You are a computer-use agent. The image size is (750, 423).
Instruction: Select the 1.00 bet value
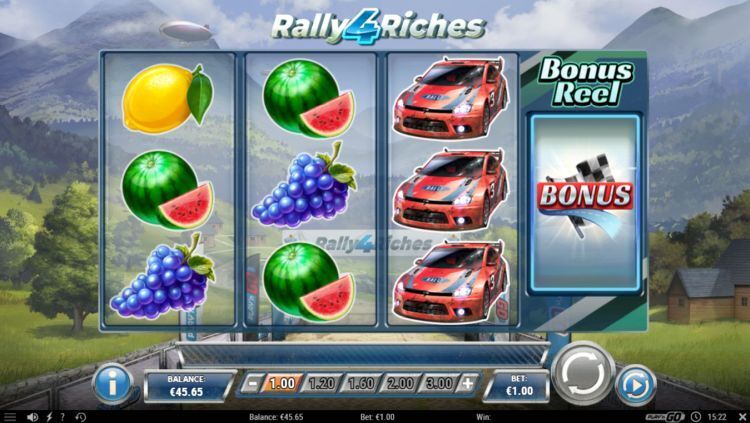[x=284, y=383]
